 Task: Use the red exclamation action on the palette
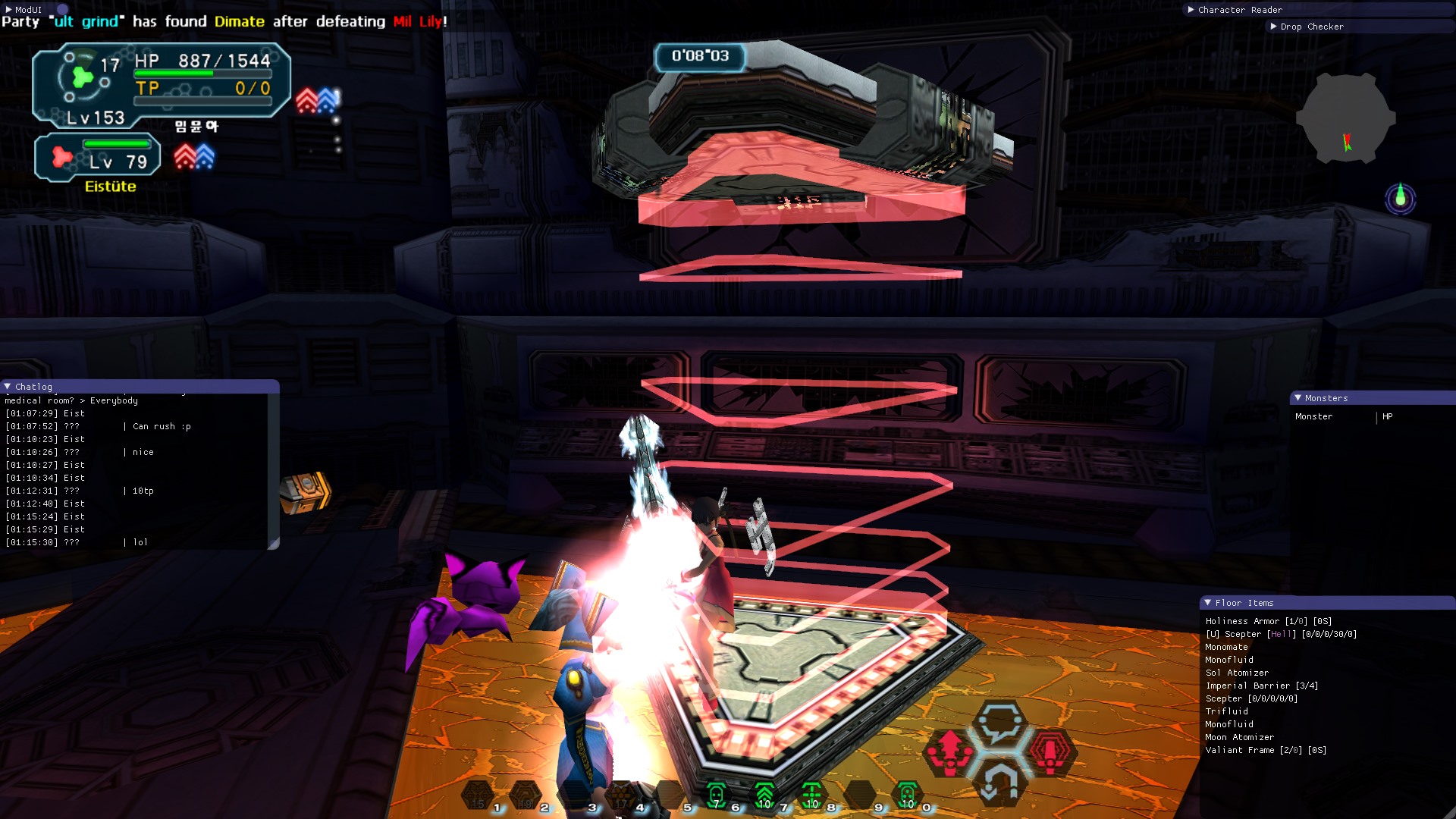[1050, 752]
